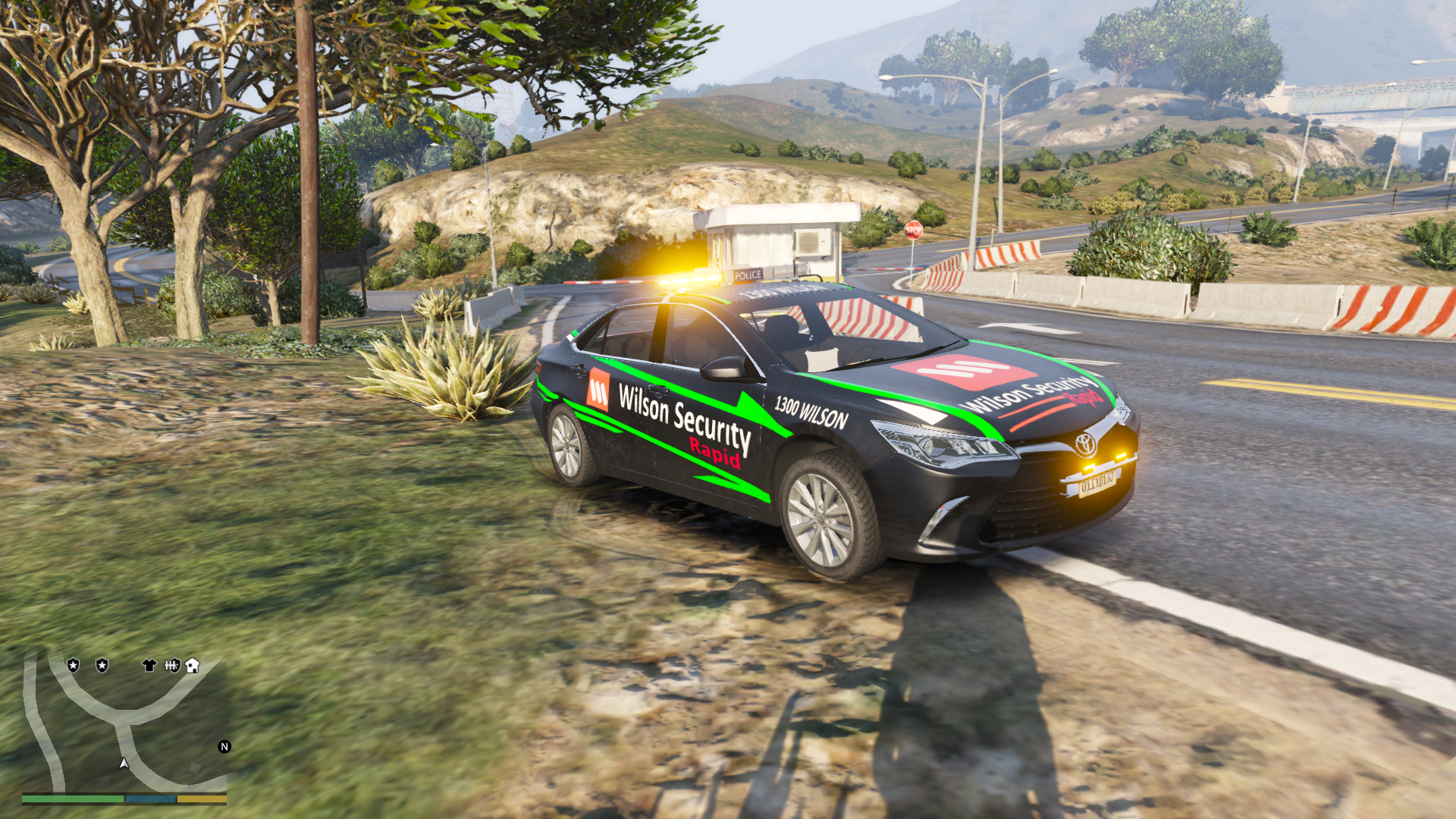Click the barred shield jail blip
Viewport: 1456px width, 819px height.
[172, 665]
